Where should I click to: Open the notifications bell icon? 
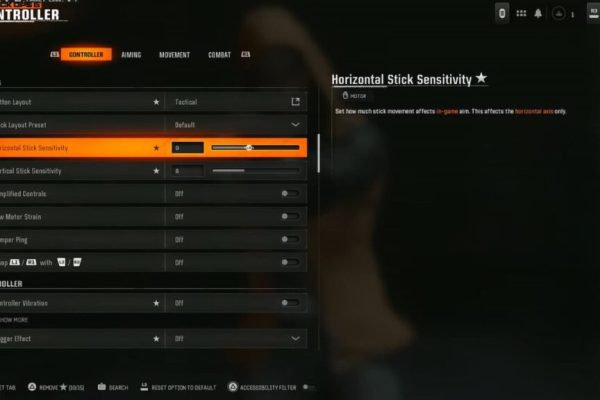click(538, 13)
